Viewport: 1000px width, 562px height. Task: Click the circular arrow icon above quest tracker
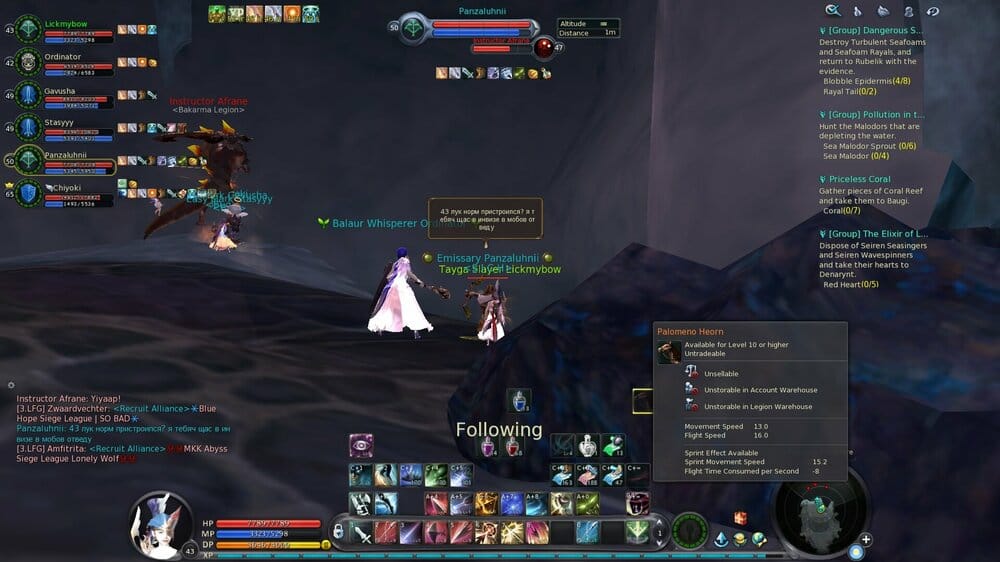click(x=933, y=11)
